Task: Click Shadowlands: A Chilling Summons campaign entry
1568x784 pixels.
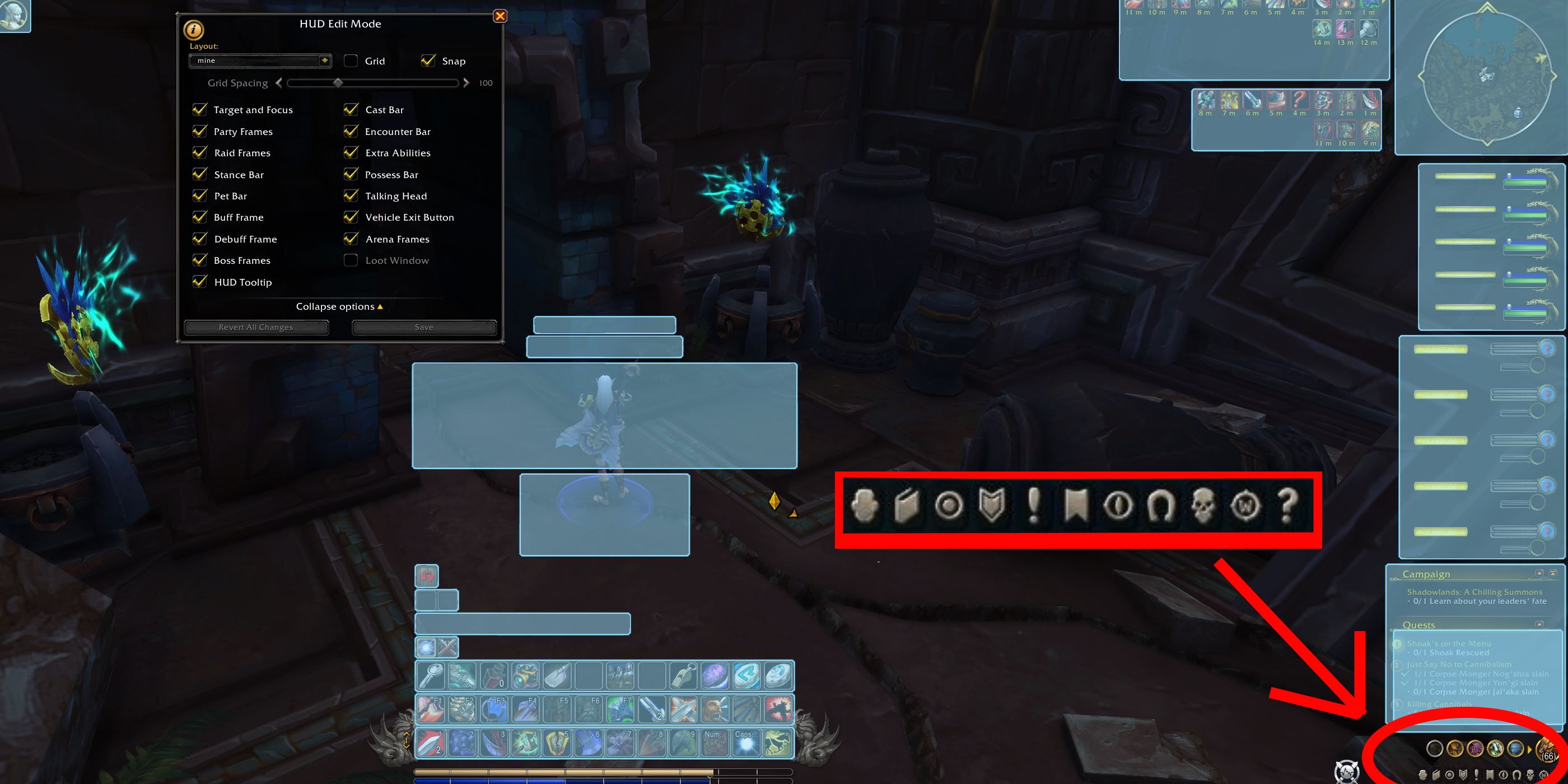Action: click(1473, 592)
